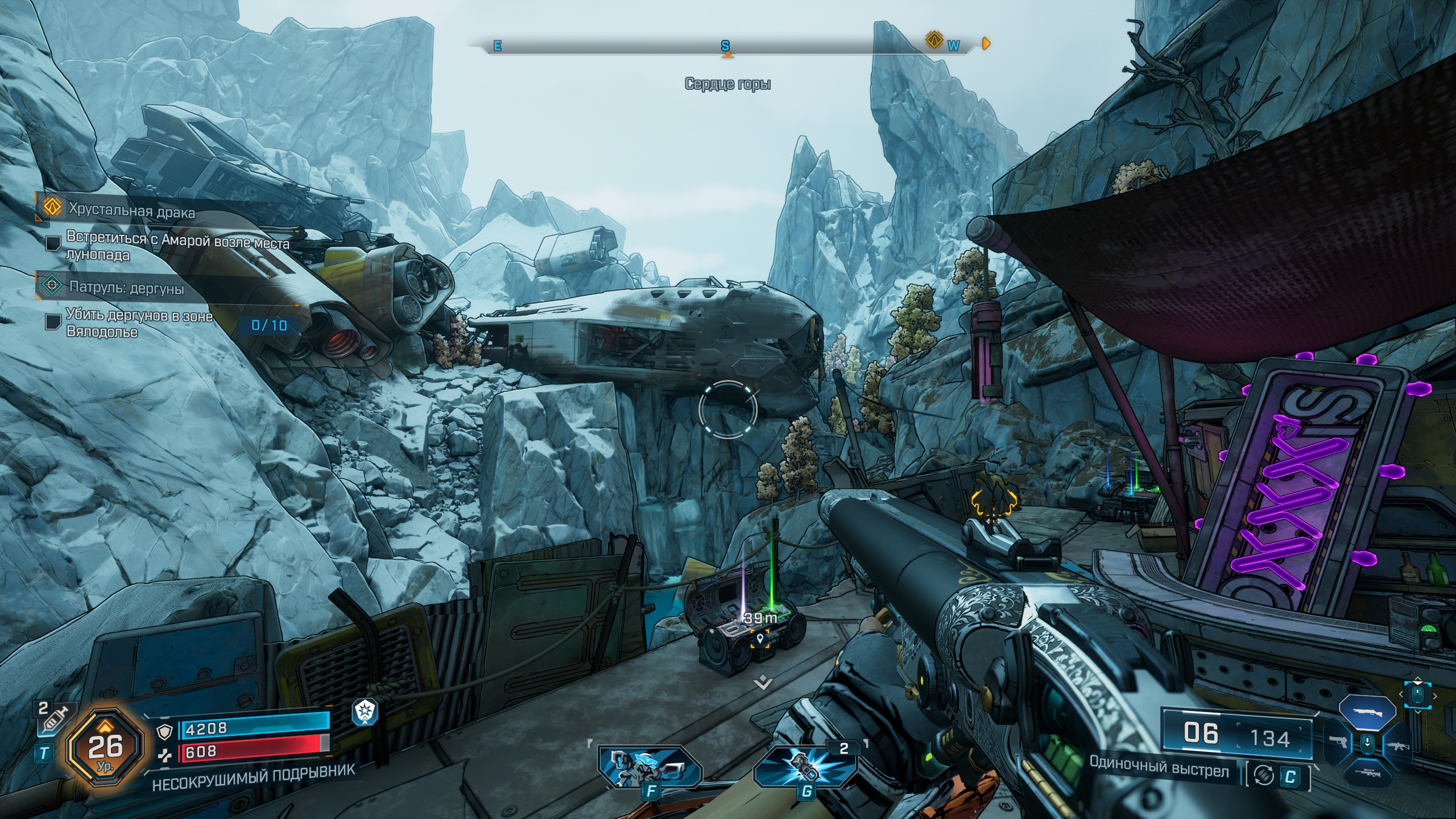Click the 'Встретиться с Амарой' objective checkbox
The height and width of the screenshot is (819, 1456).
click(53, 243)
